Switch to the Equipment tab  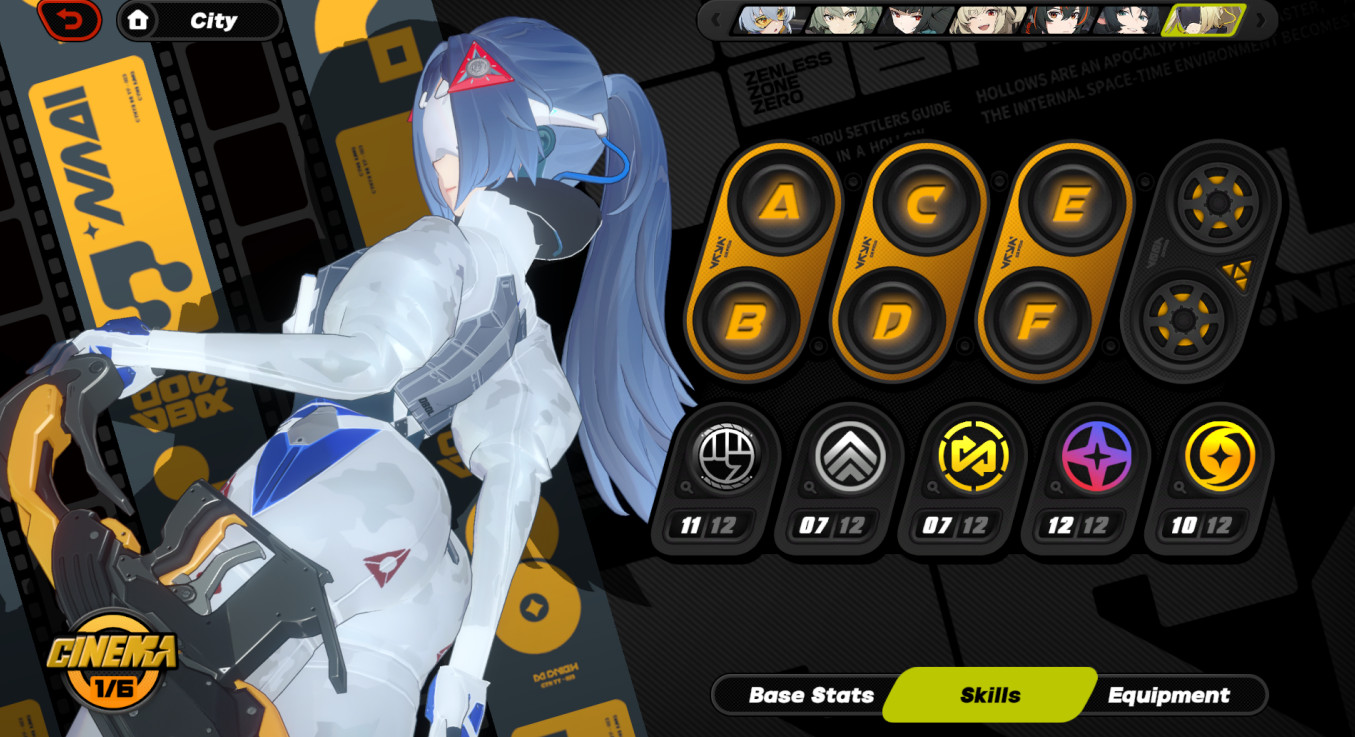[x=1172, y=694]
